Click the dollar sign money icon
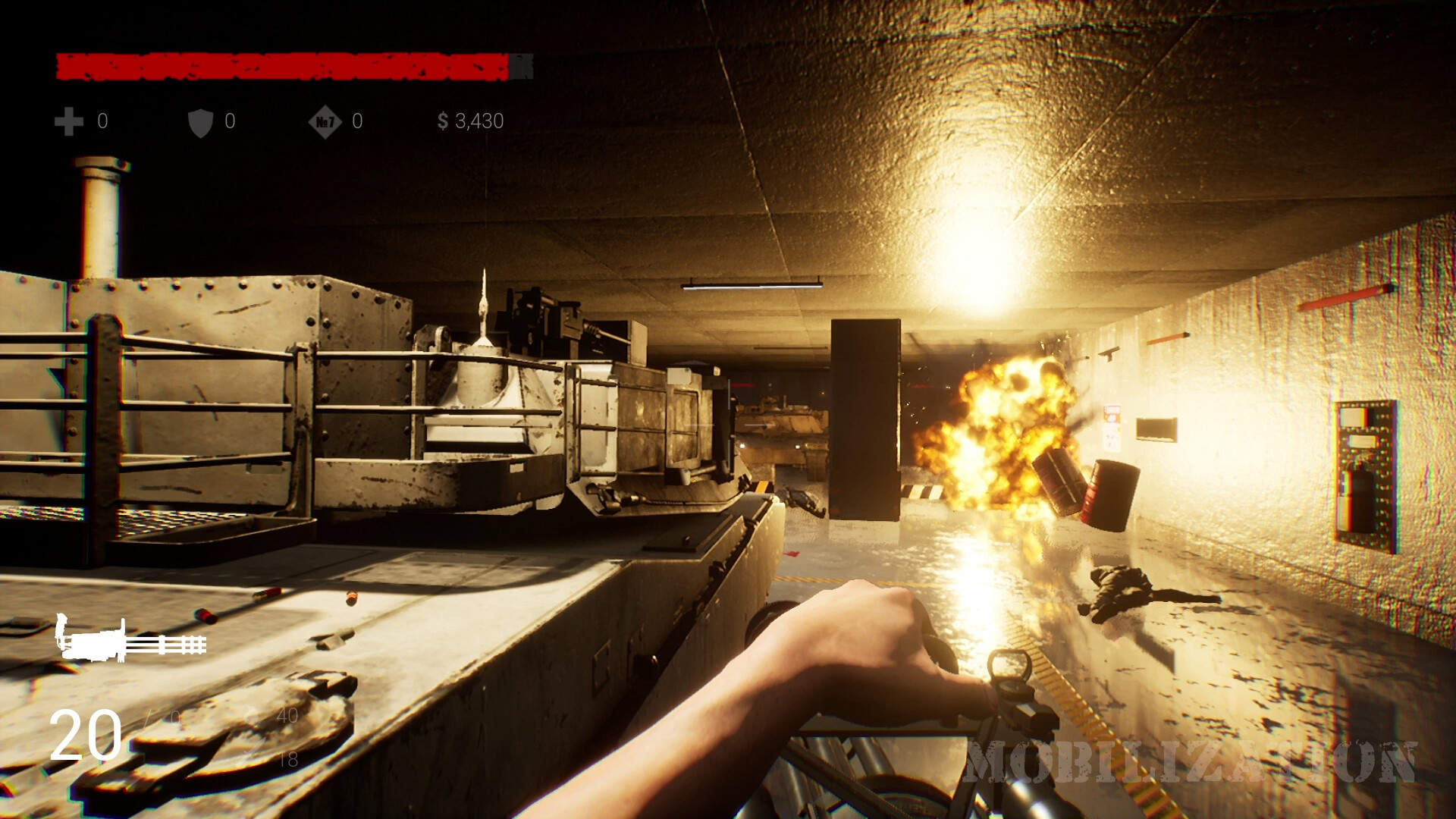This screenshot has width=1456, height=819. tap(444, 121)
